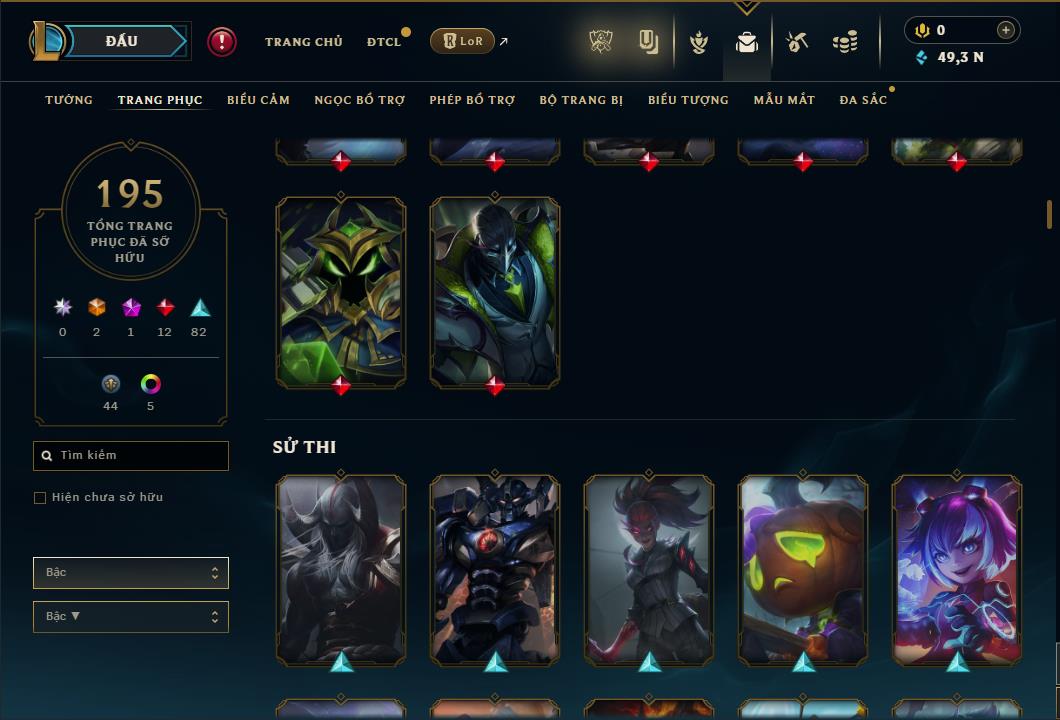
Task: Open the ĐTCL menu entry
Action: (x=383, y=42)
